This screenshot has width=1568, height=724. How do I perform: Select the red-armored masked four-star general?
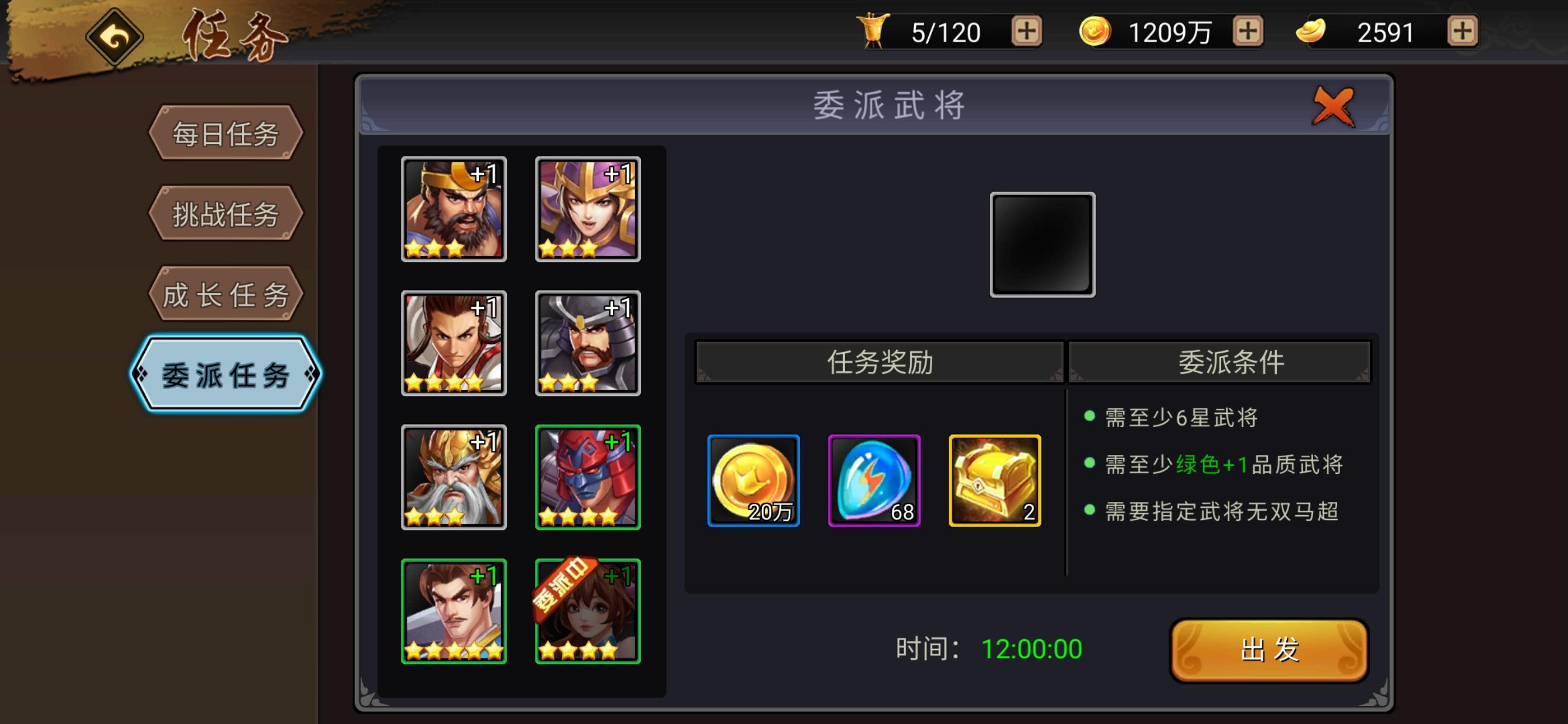pyautogui.click(x=587, y=477)
